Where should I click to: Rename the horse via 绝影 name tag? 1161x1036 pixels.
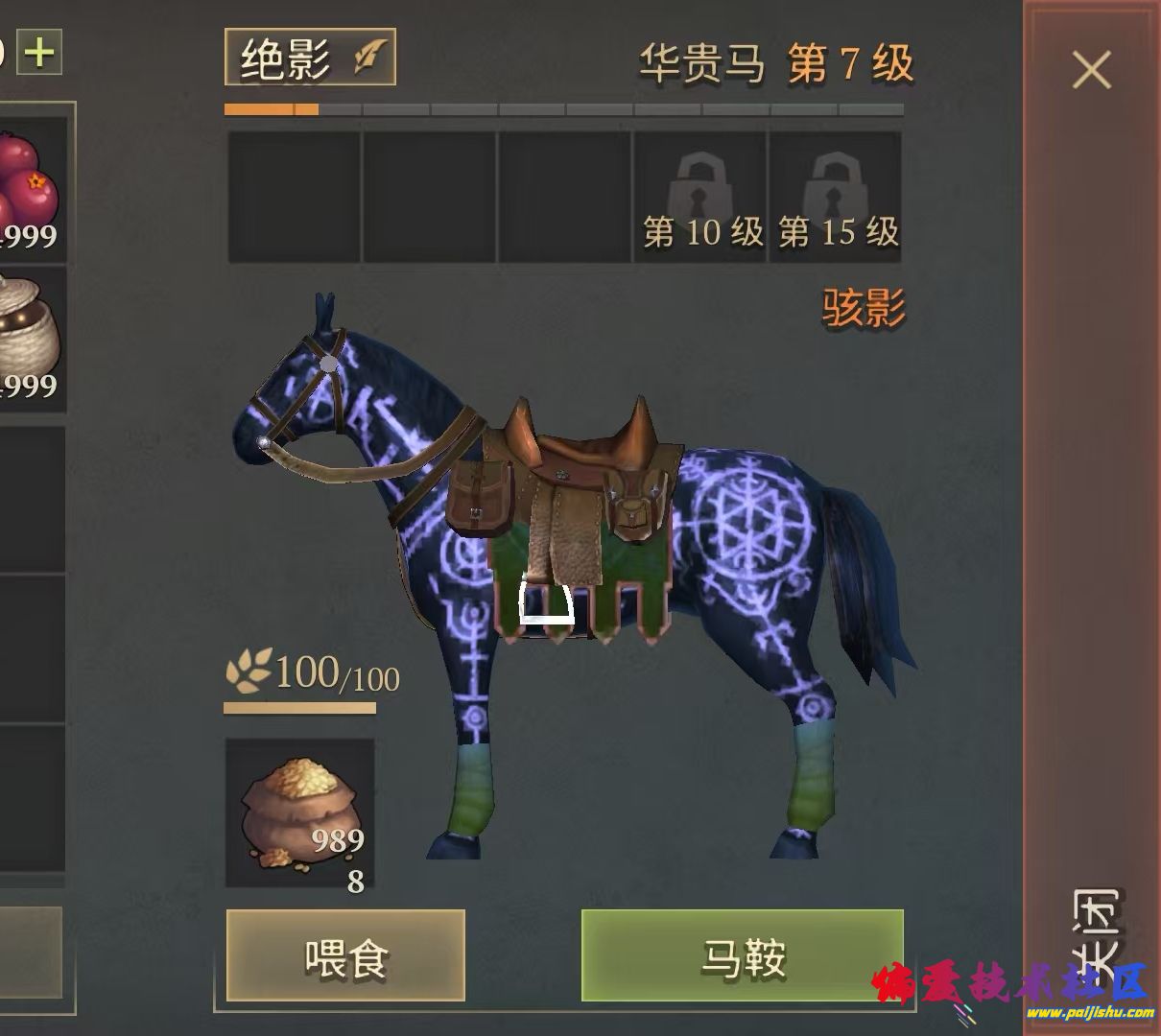pos(309,59)
